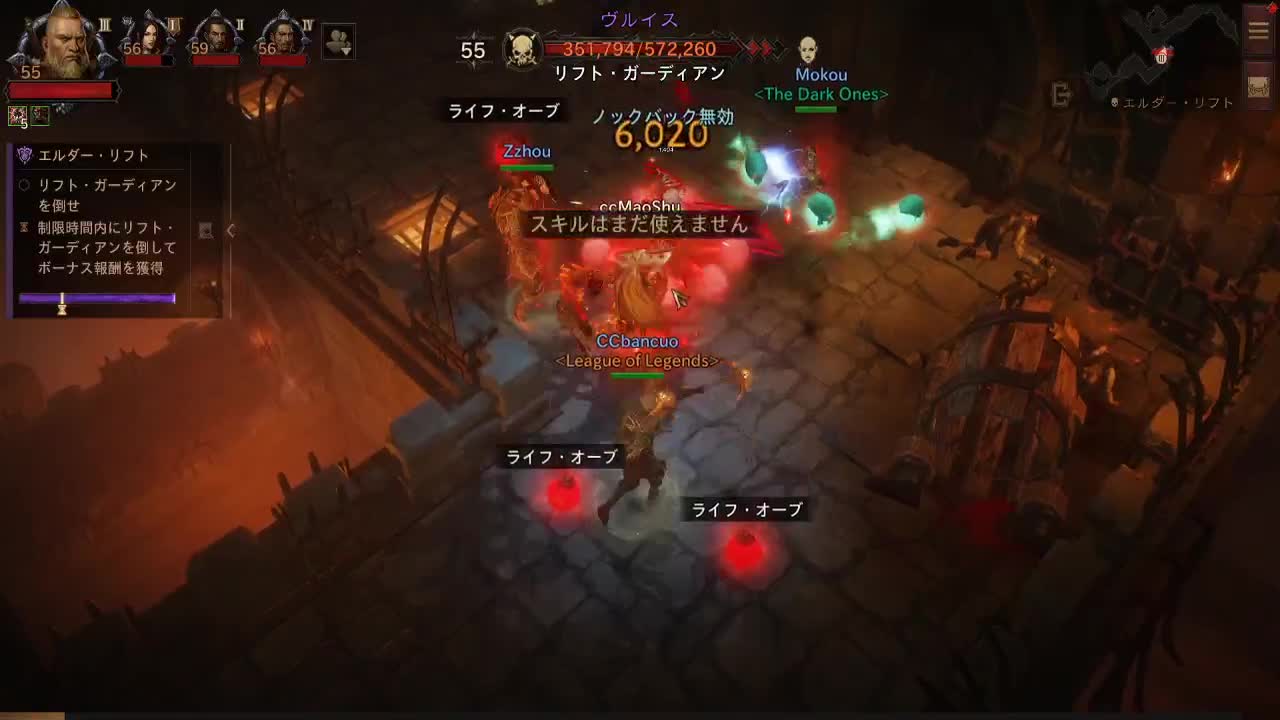Open the hamburger menu at top right

pos(1258,30)
